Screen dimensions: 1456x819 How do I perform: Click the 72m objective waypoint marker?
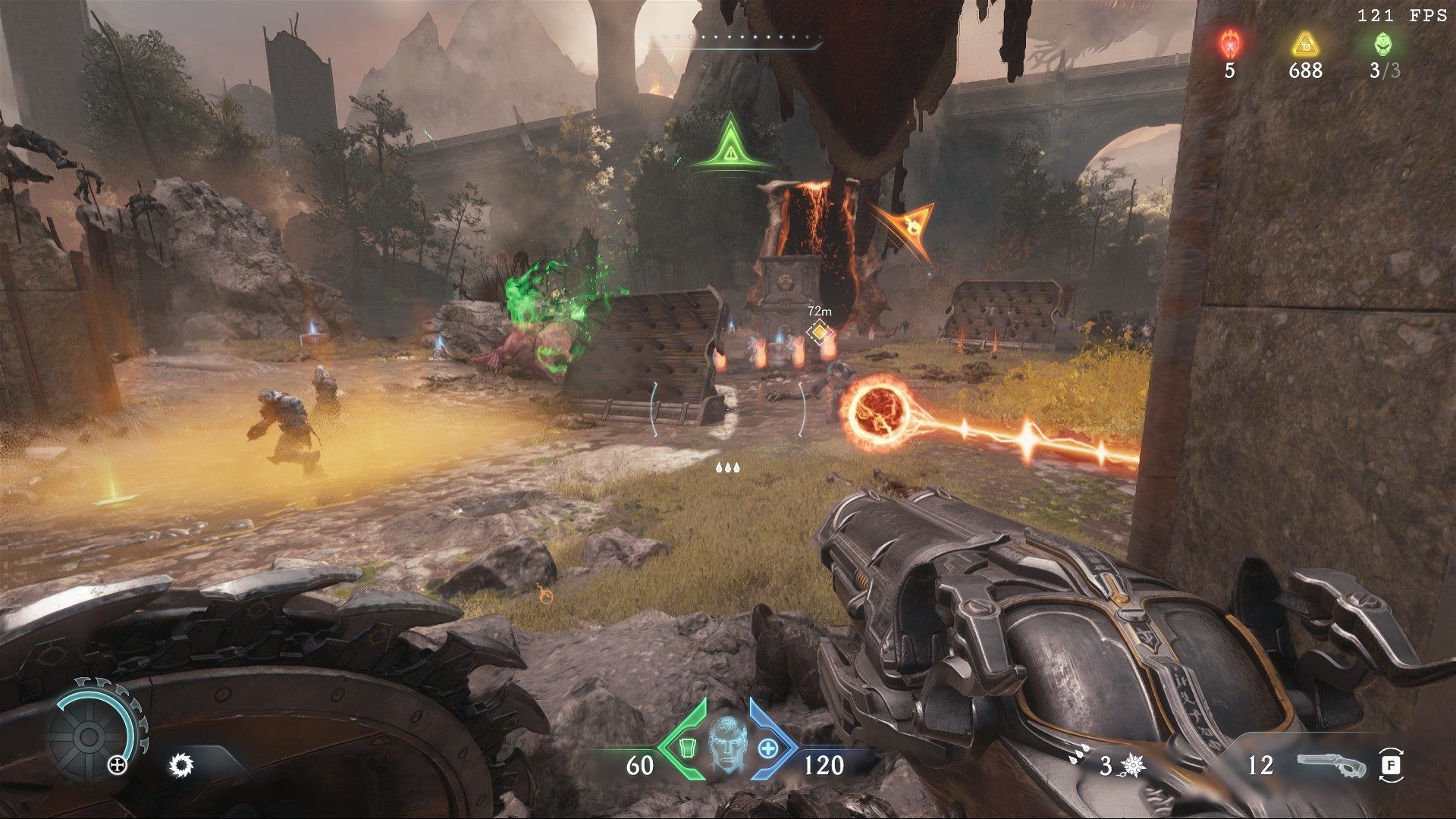(819, 331)
